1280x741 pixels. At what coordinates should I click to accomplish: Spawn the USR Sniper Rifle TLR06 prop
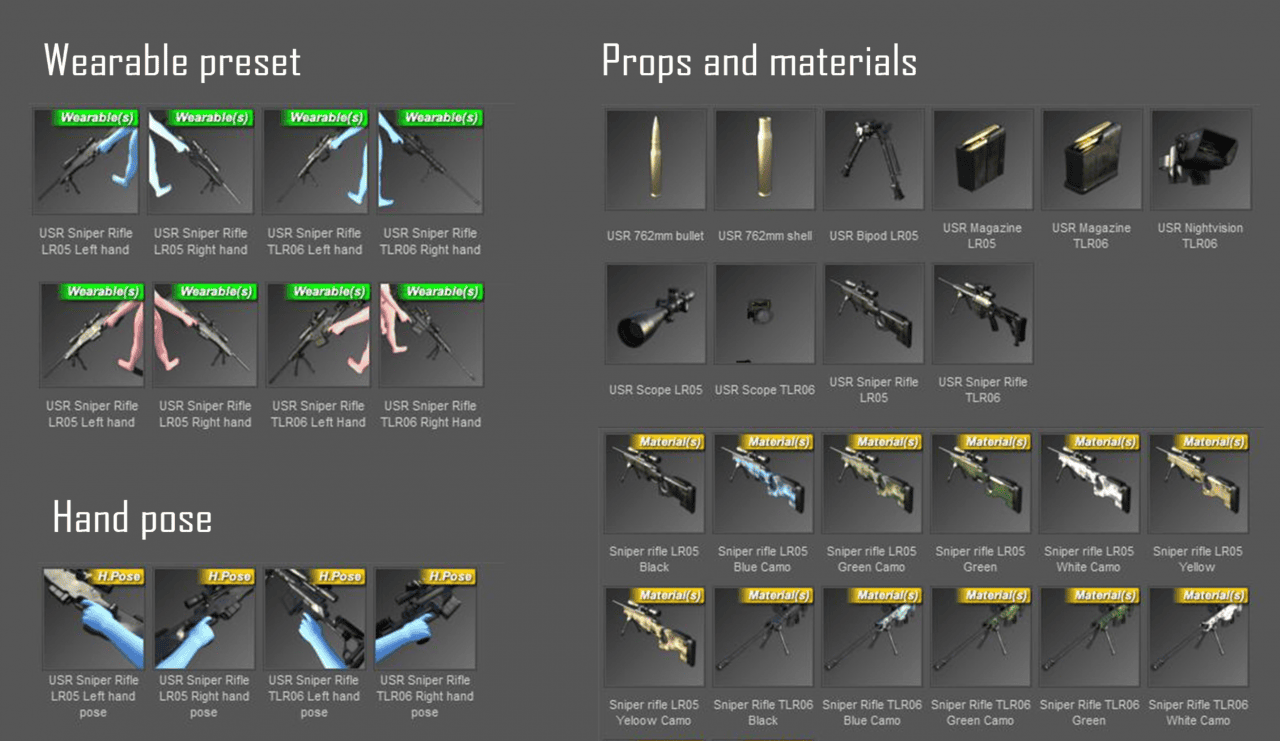coord(982,312)
